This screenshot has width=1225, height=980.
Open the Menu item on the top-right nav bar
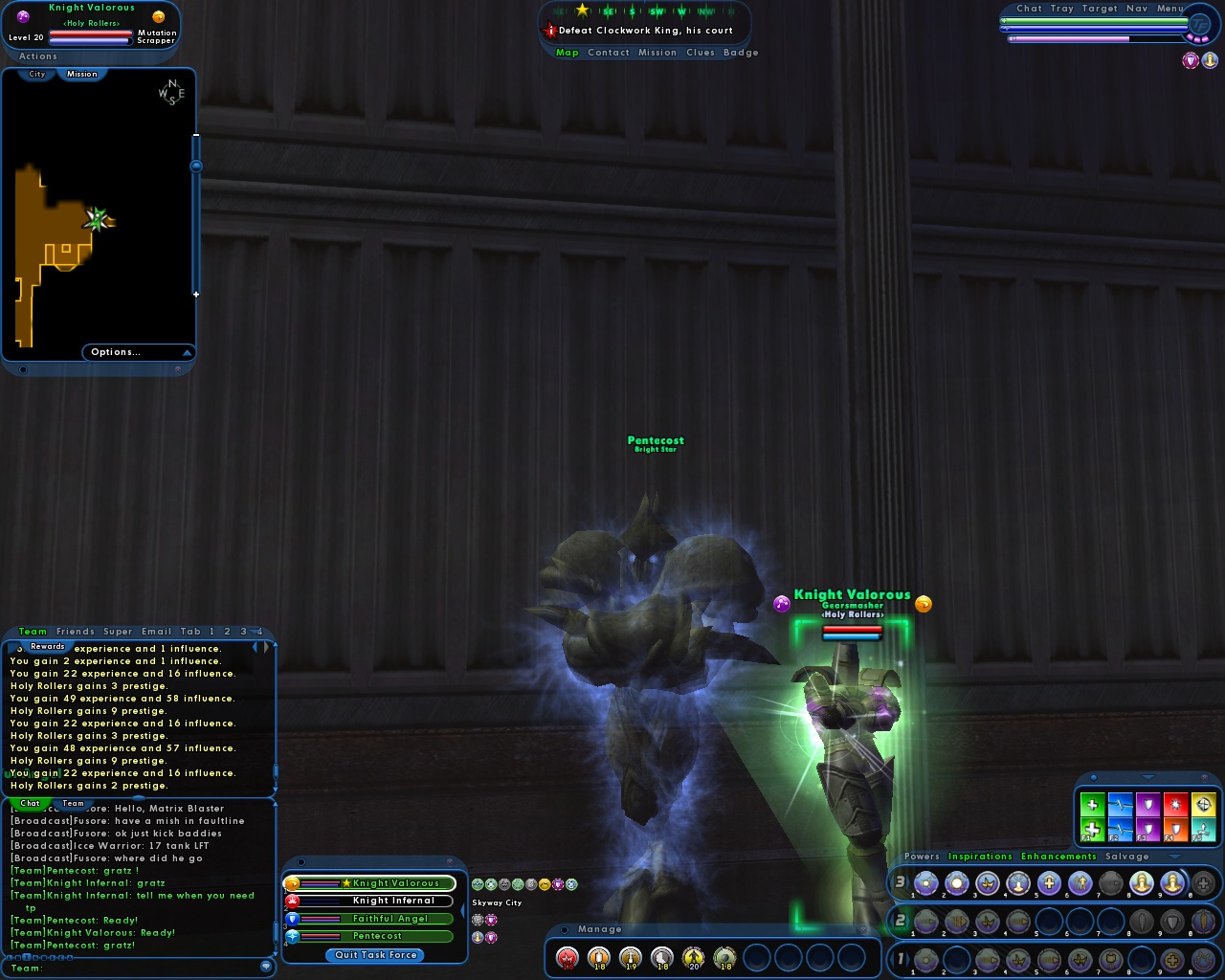point(1168,8)
